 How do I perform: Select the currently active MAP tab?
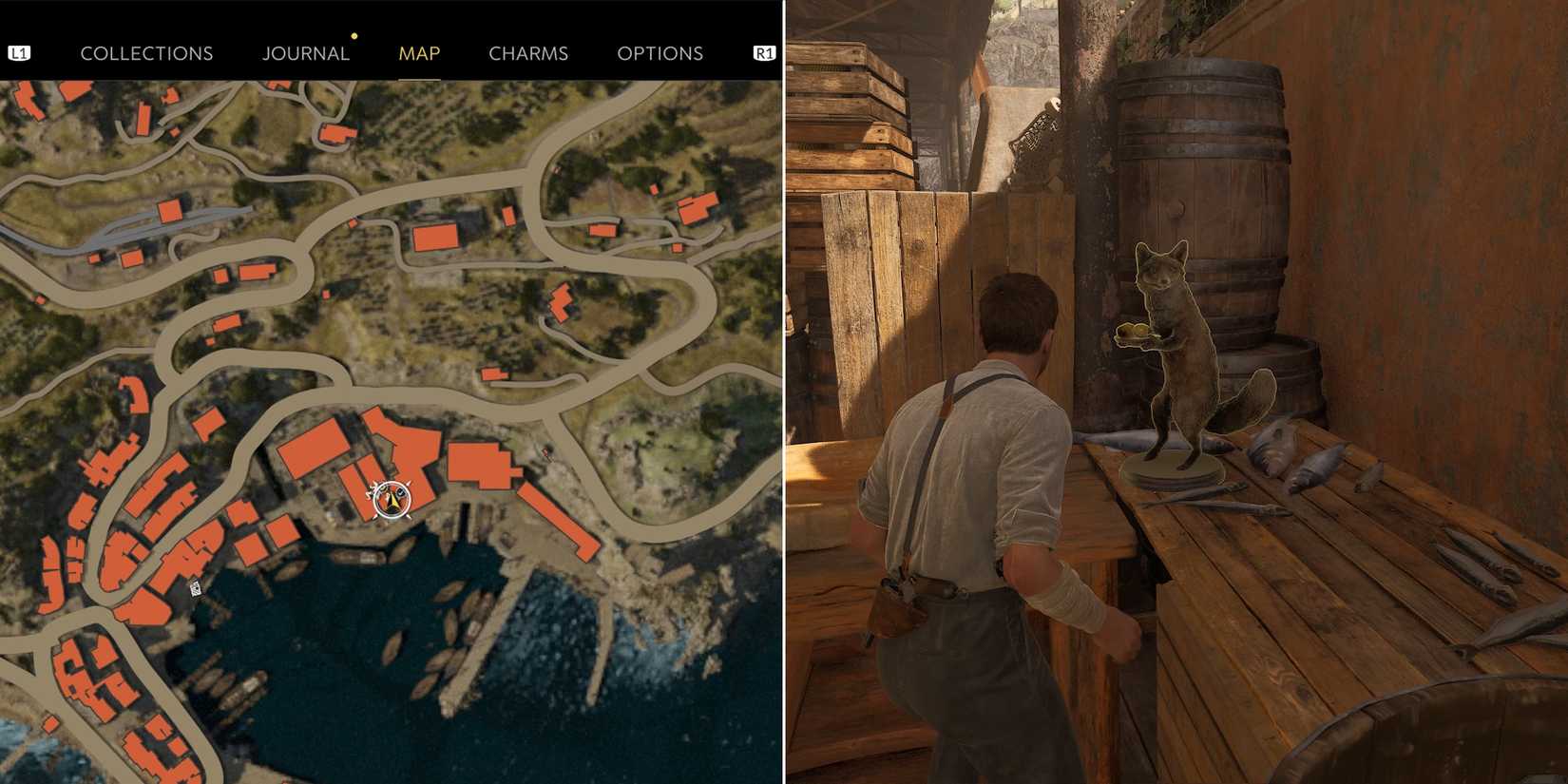418,53
